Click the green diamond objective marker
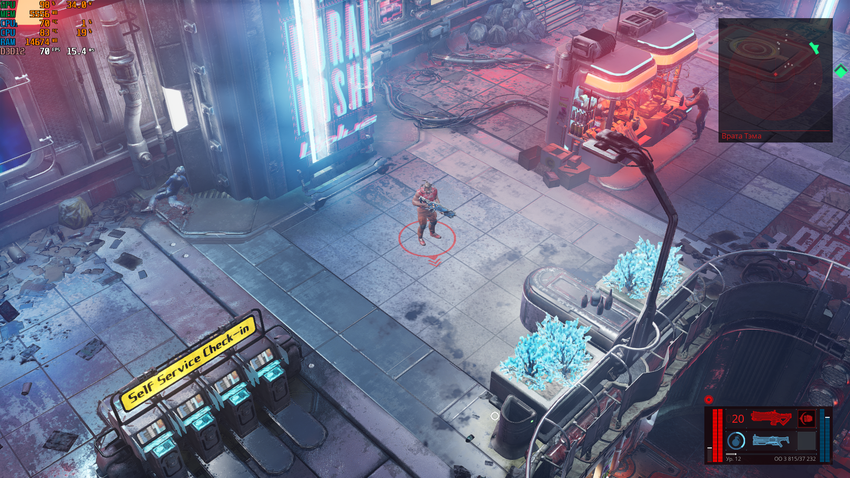This screenshot has height=478, width=850. click(841, 71)
